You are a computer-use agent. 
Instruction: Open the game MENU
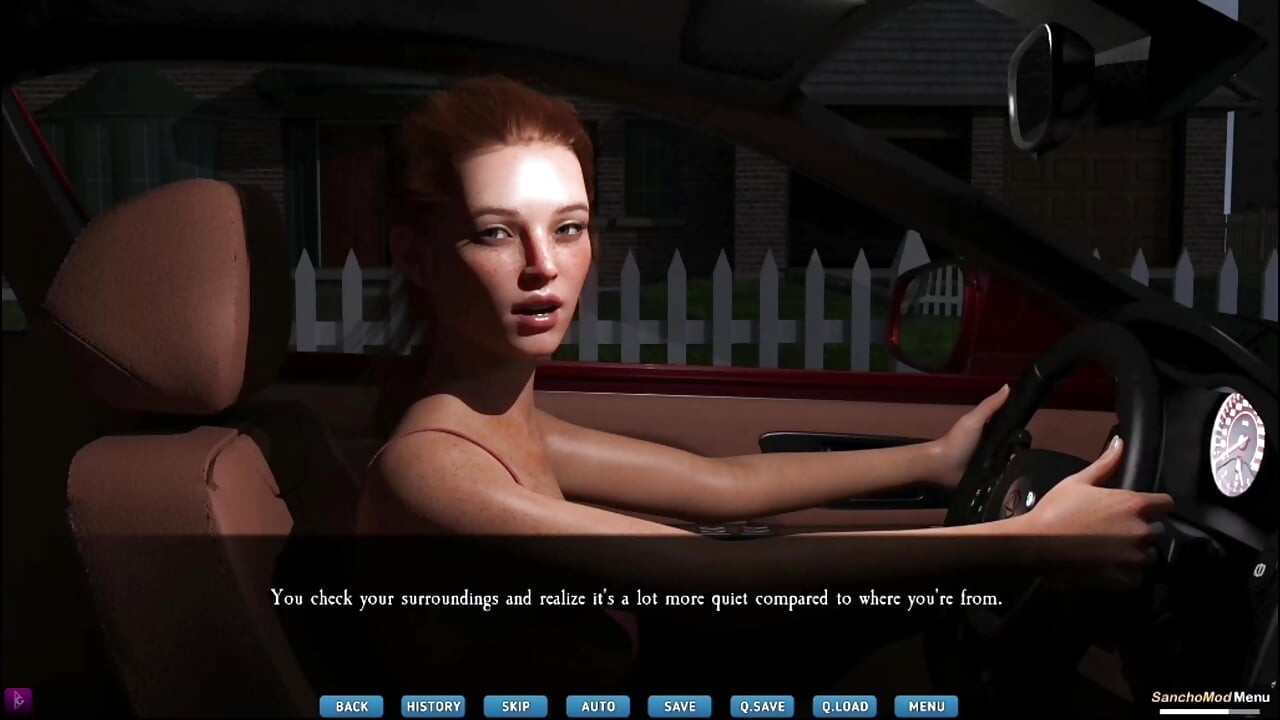926,706
